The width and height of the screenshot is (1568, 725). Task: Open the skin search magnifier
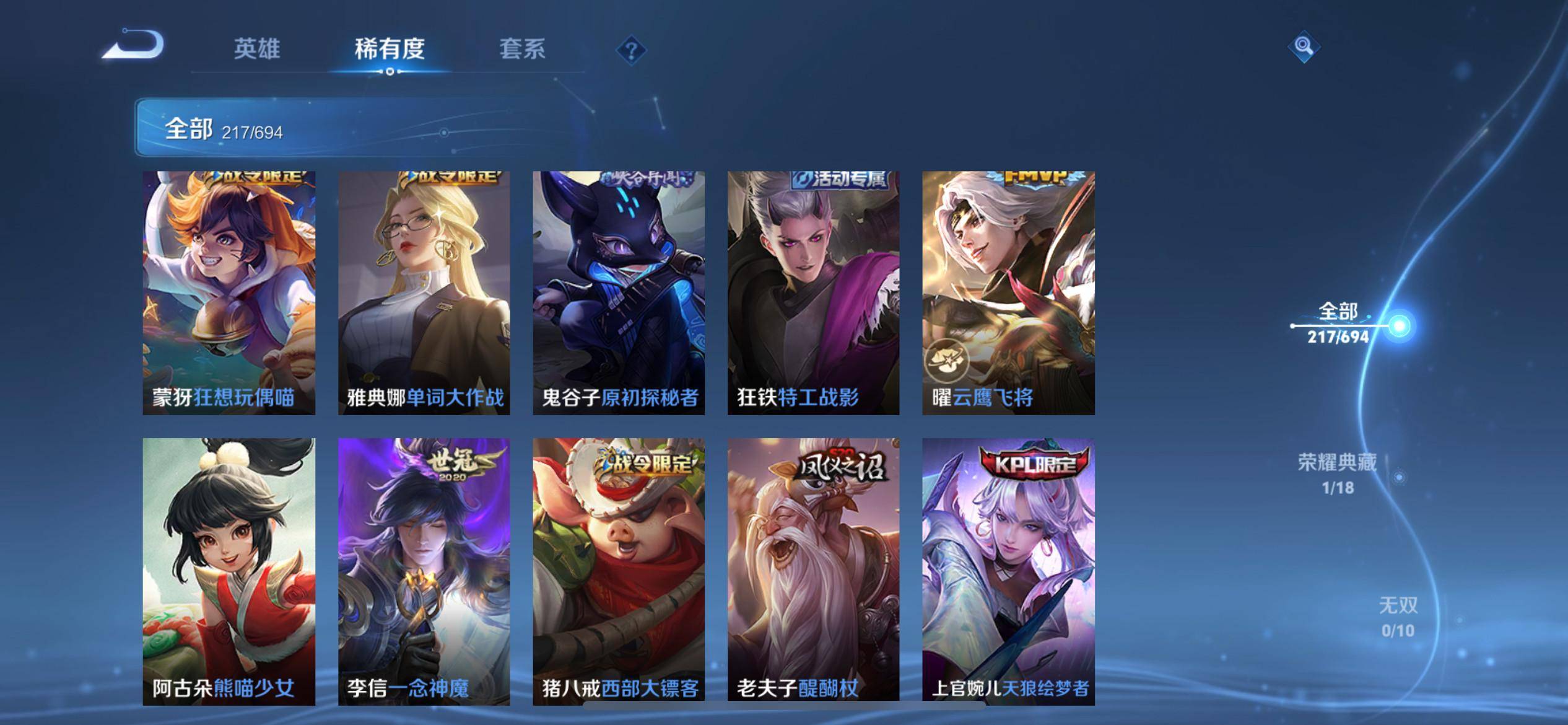point(1303,46)
